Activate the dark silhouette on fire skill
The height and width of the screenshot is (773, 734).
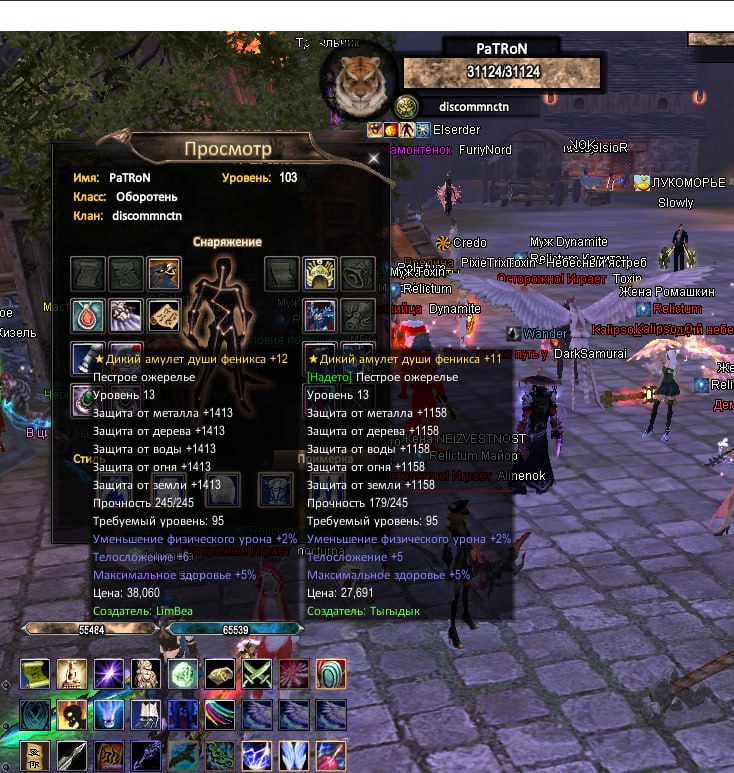click(x=72, y=715)
